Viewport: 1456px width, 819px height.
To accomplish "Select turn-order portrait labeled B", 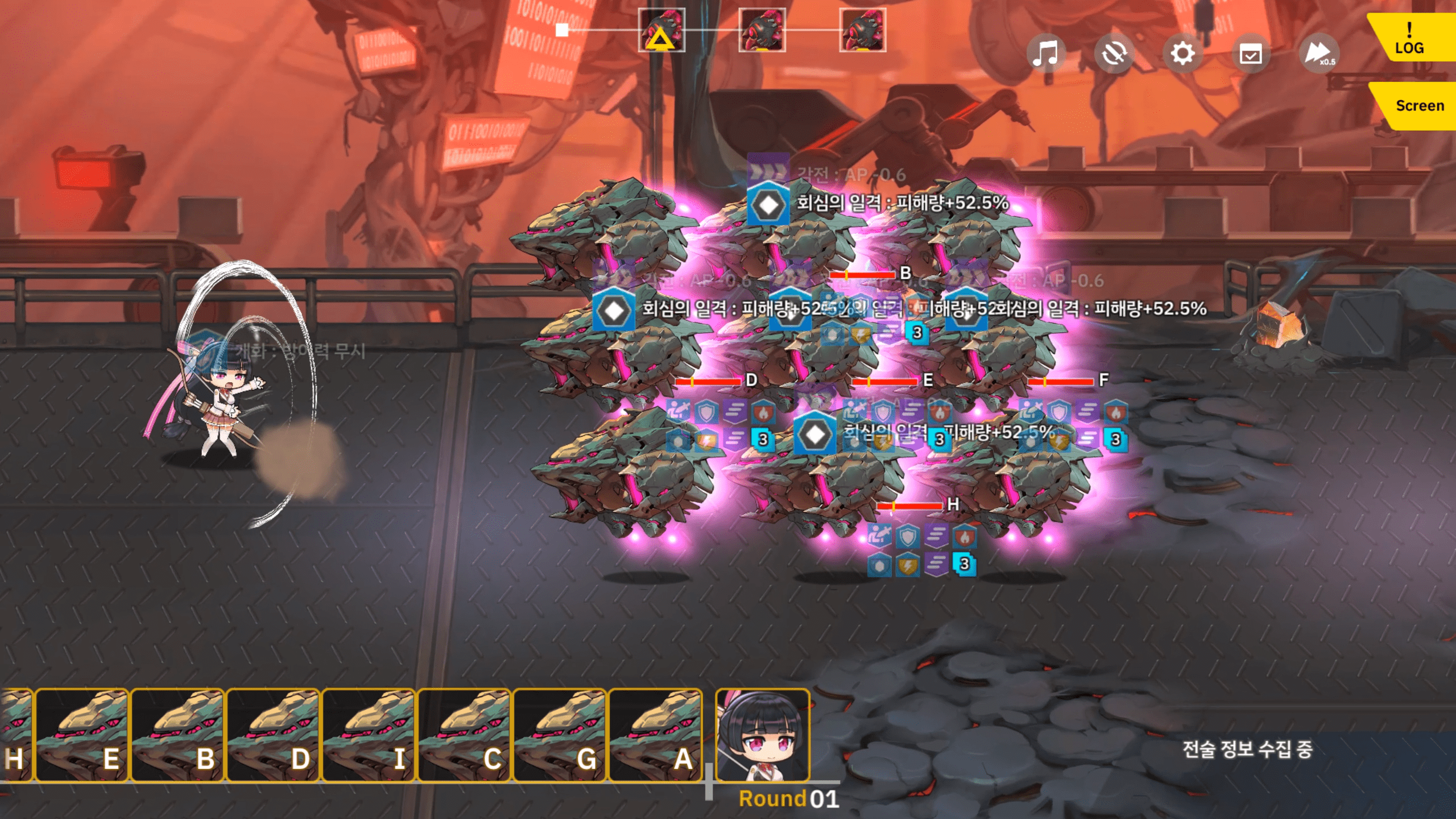I will 177,735.
